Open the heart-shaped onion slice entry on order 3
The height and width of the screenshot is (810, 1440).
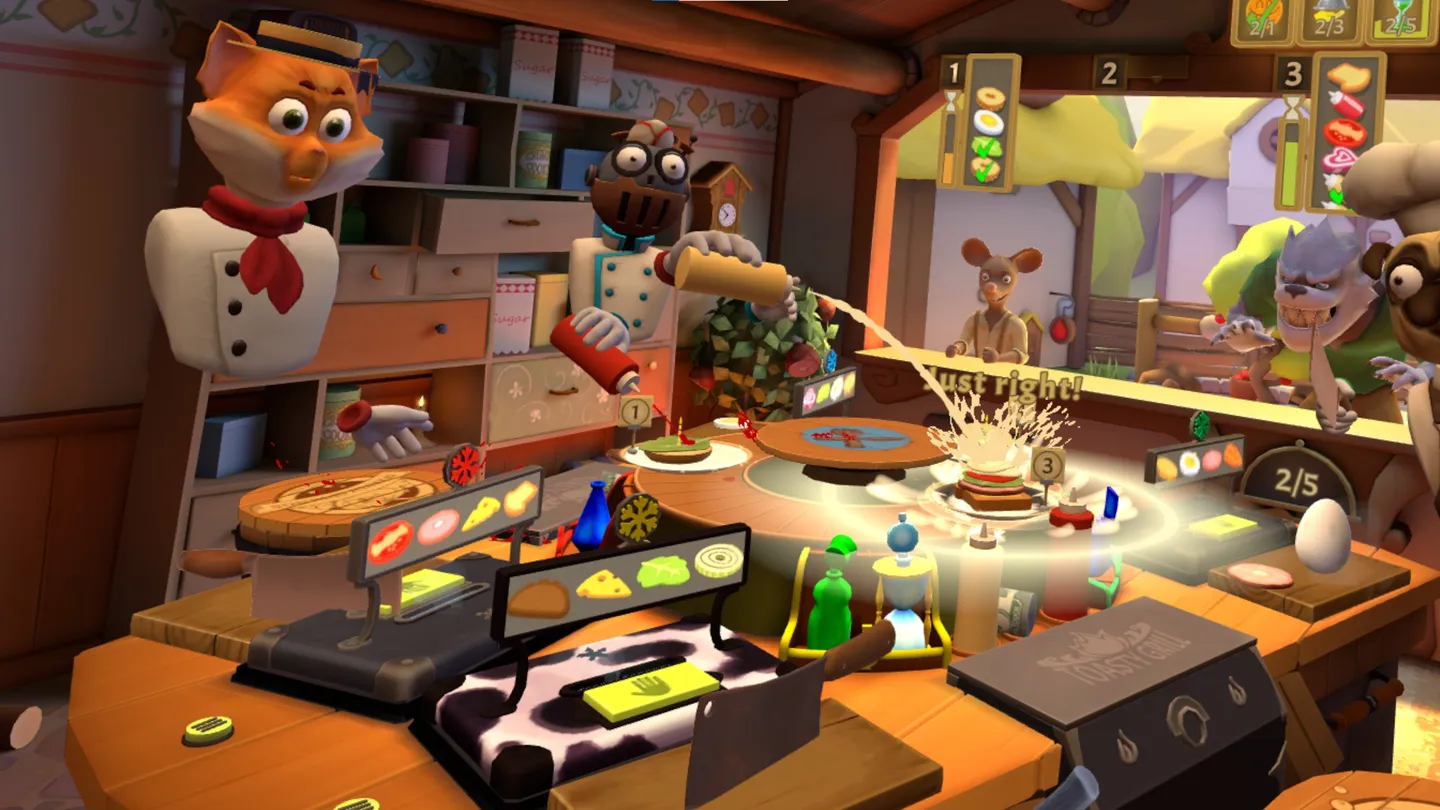(1337, 159)
